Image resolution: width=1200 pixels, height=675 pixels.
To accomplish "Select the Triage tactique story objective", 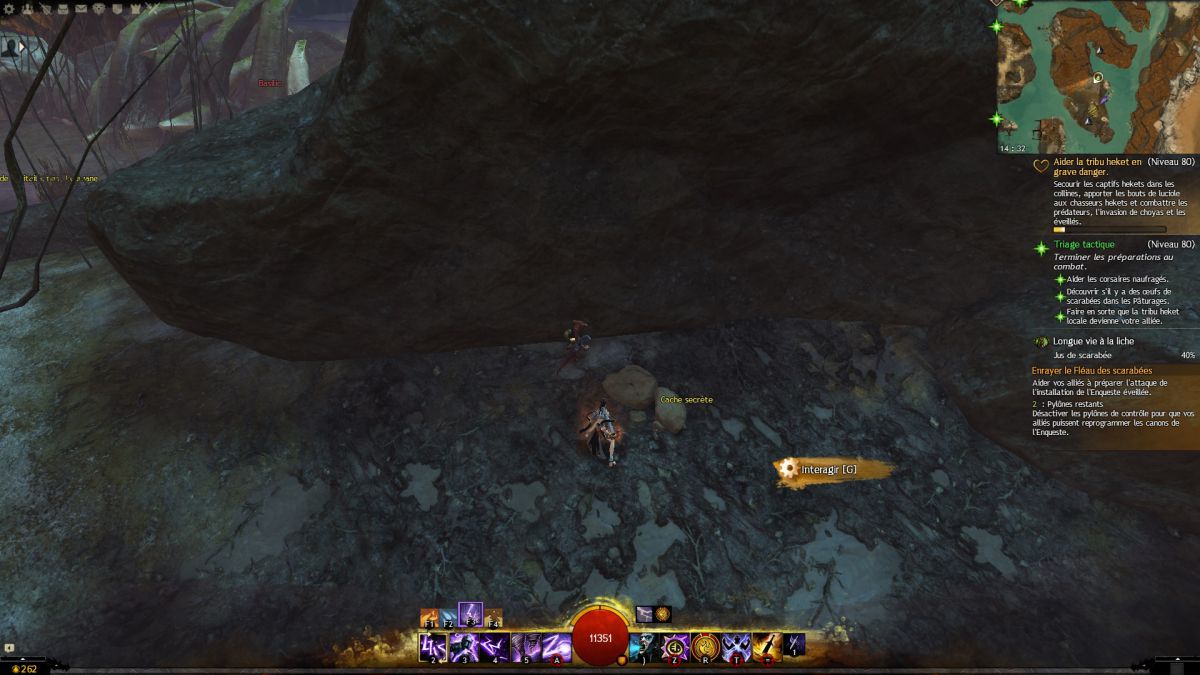I will point(1083,244).
